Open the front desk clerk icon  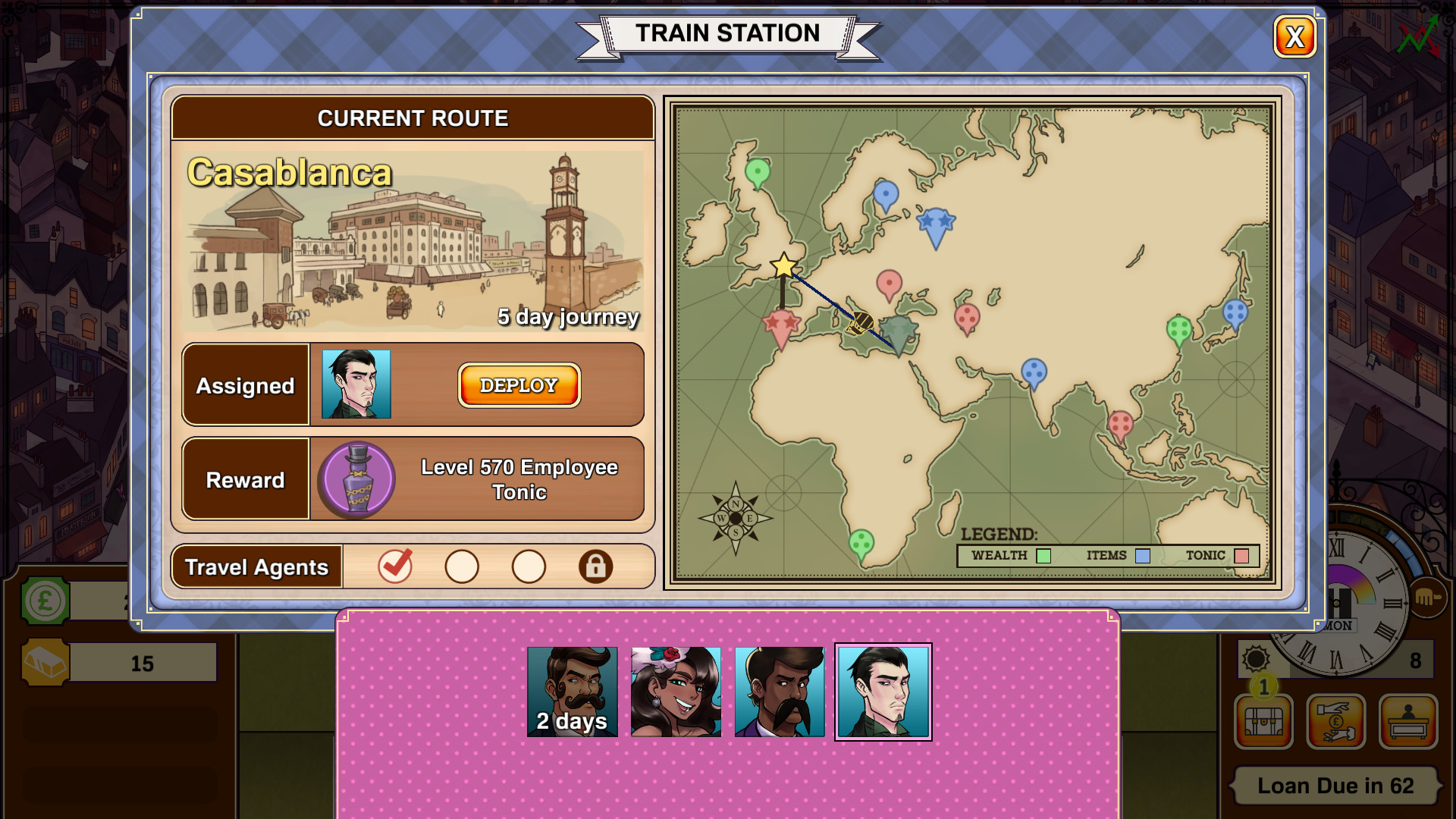tap(1409, 722)
